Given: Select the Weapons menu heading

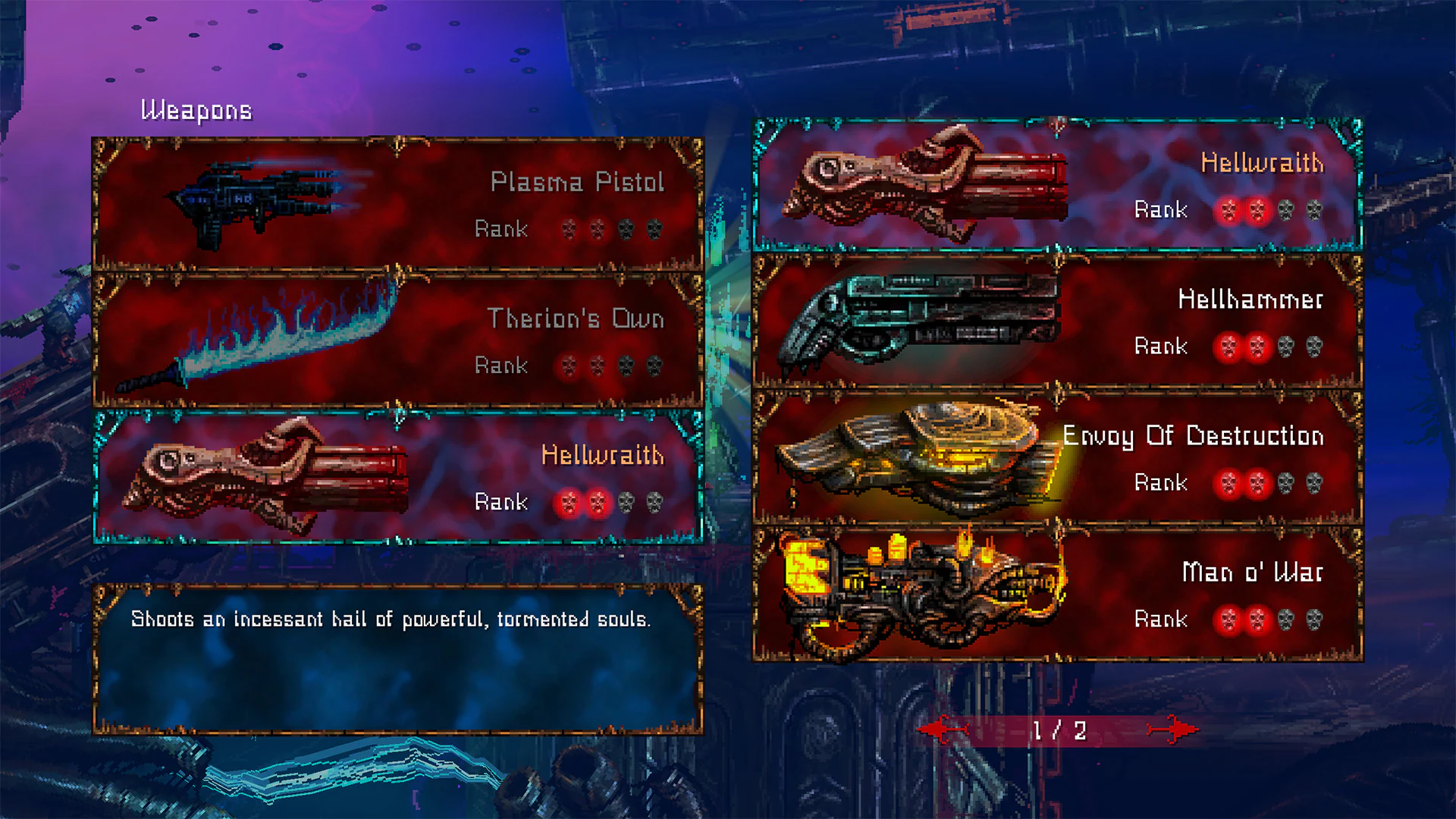Looking at the screenshot, I should tap(196, 109).
